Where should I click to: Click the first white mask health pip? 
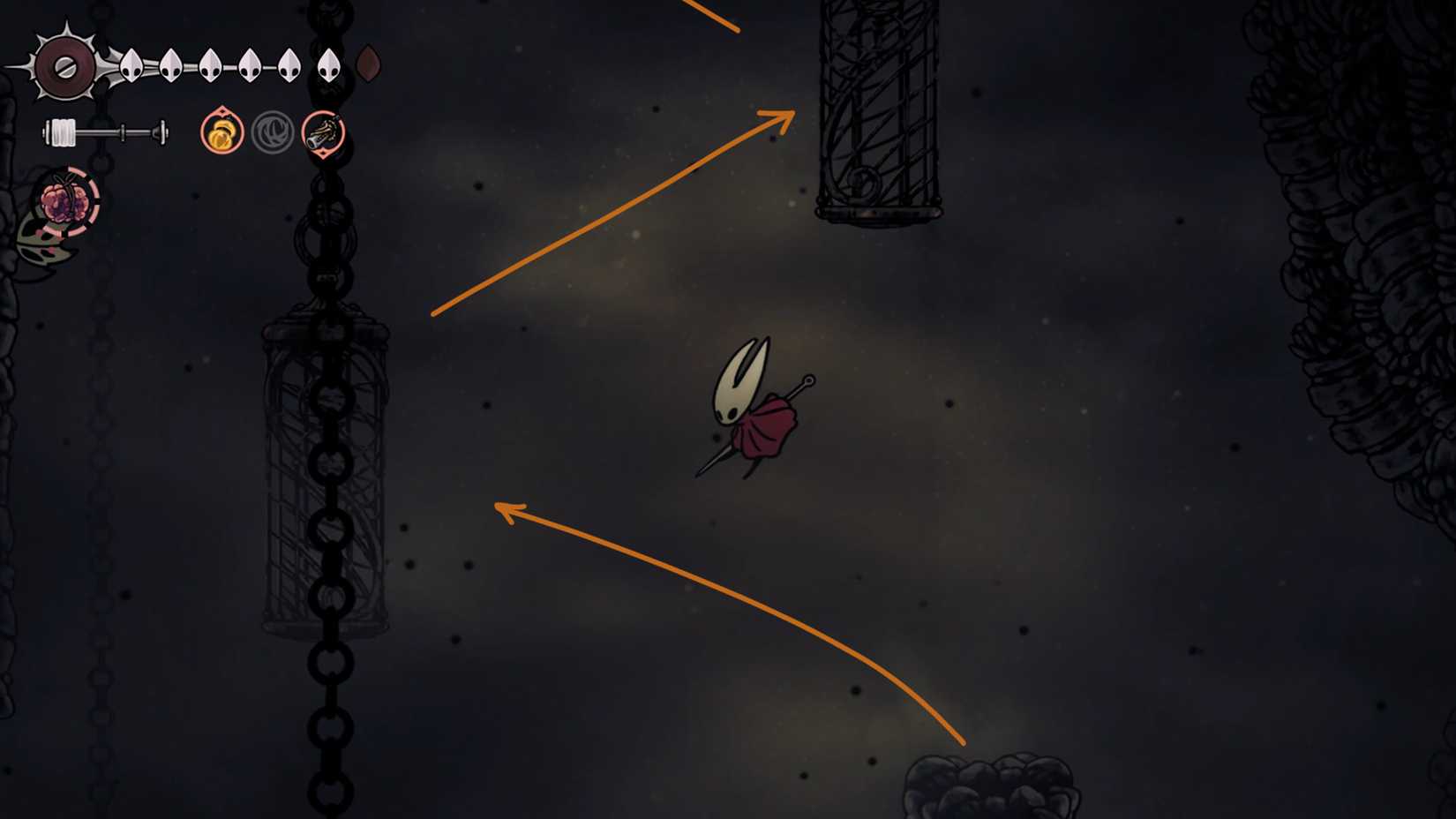[x=131, y=66]
